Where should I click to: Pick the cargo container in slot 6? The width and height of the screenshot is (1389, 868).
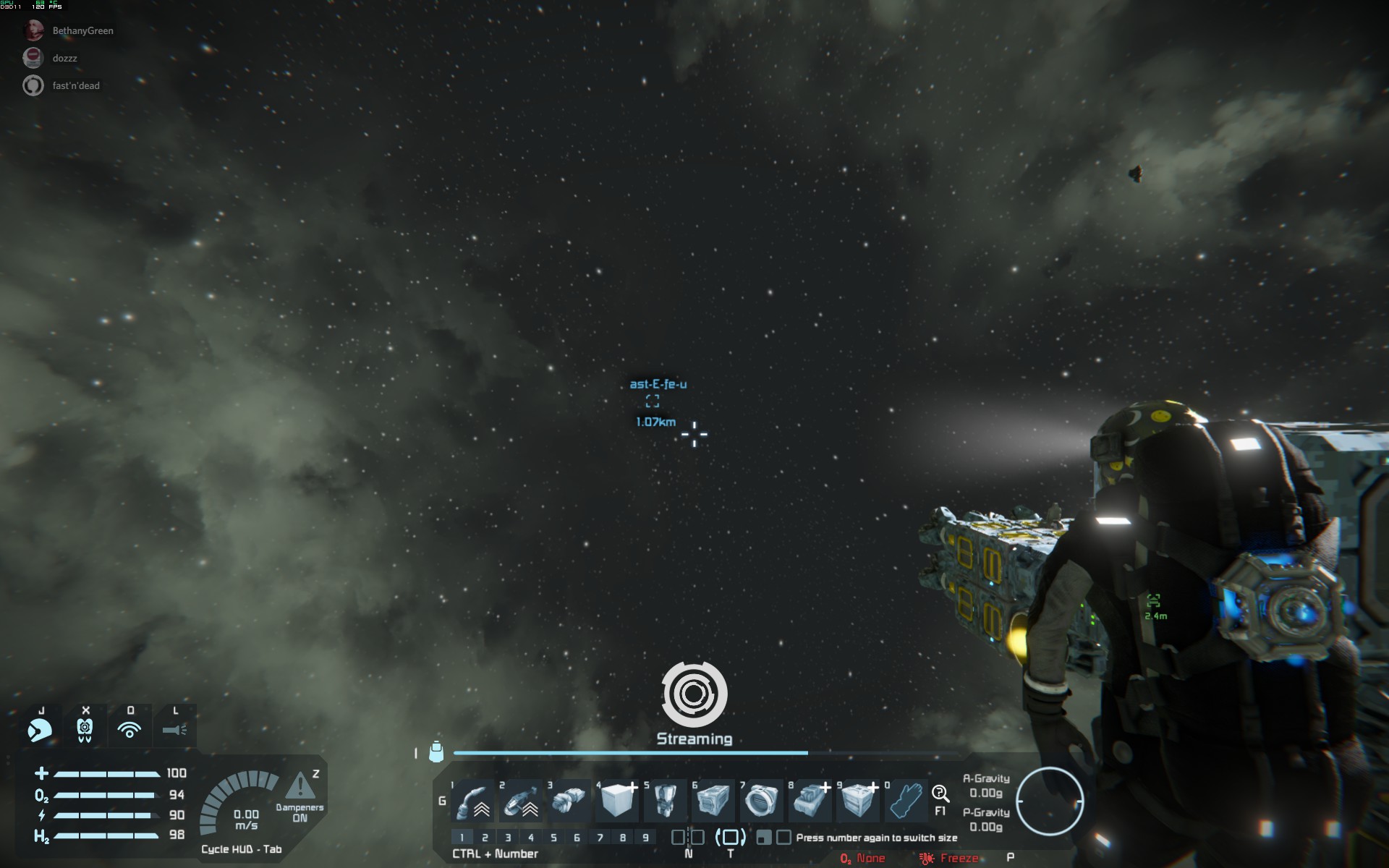713,801
